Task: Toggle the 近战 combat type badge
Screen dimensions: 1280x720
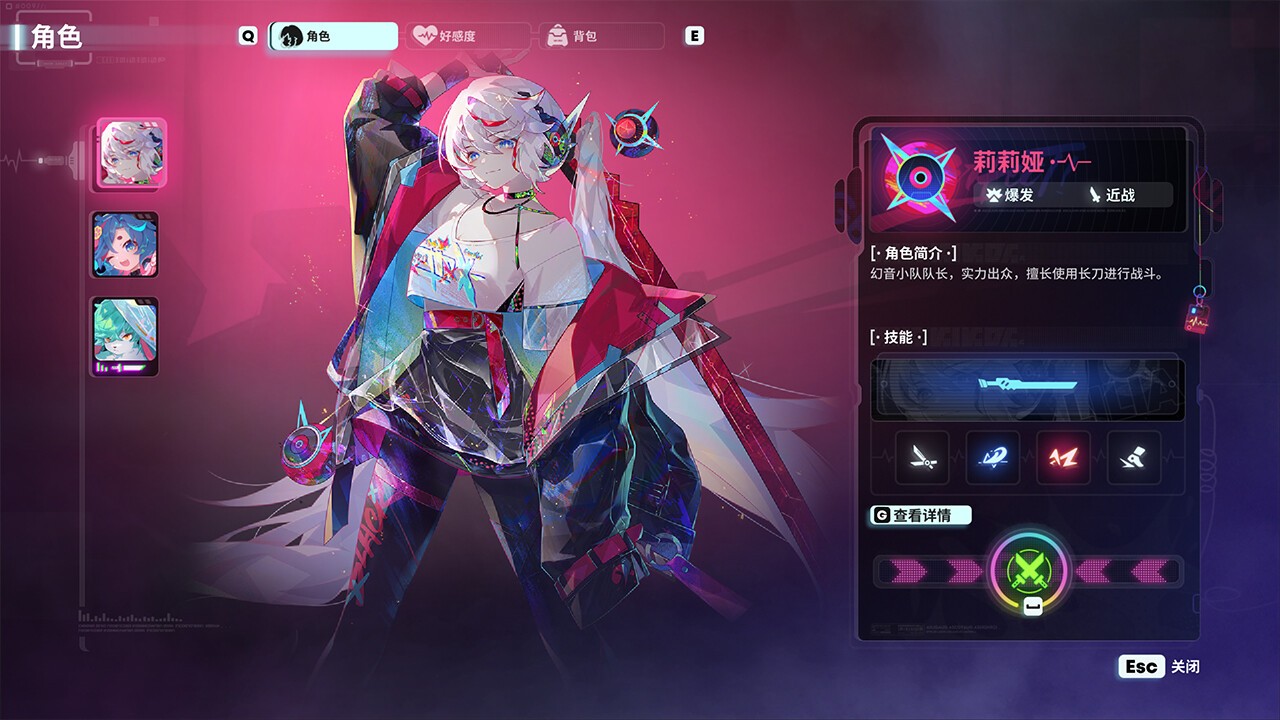Action: click(1113, 196)
